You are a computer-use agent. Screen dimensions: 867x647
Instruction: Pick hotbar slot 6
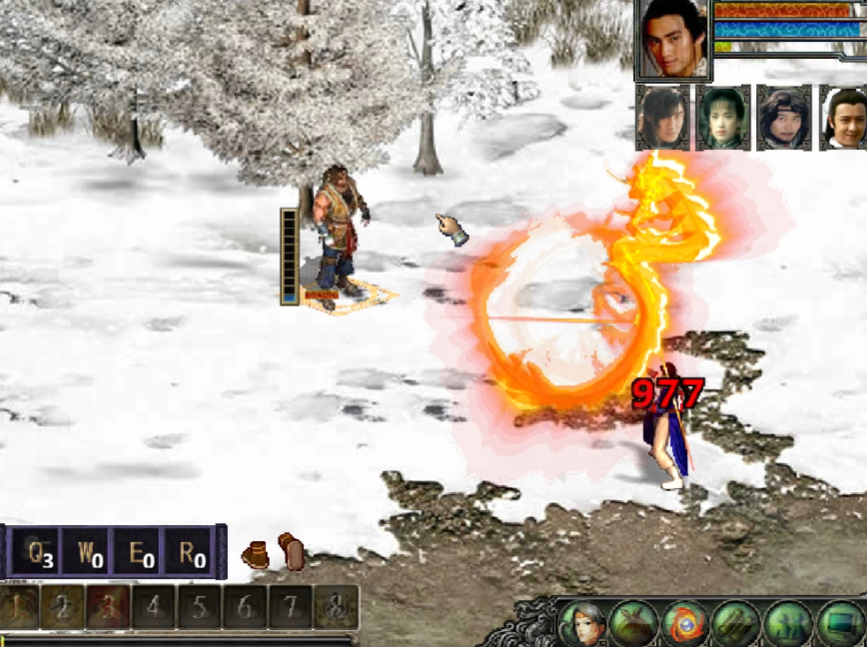tap(246, 607)
